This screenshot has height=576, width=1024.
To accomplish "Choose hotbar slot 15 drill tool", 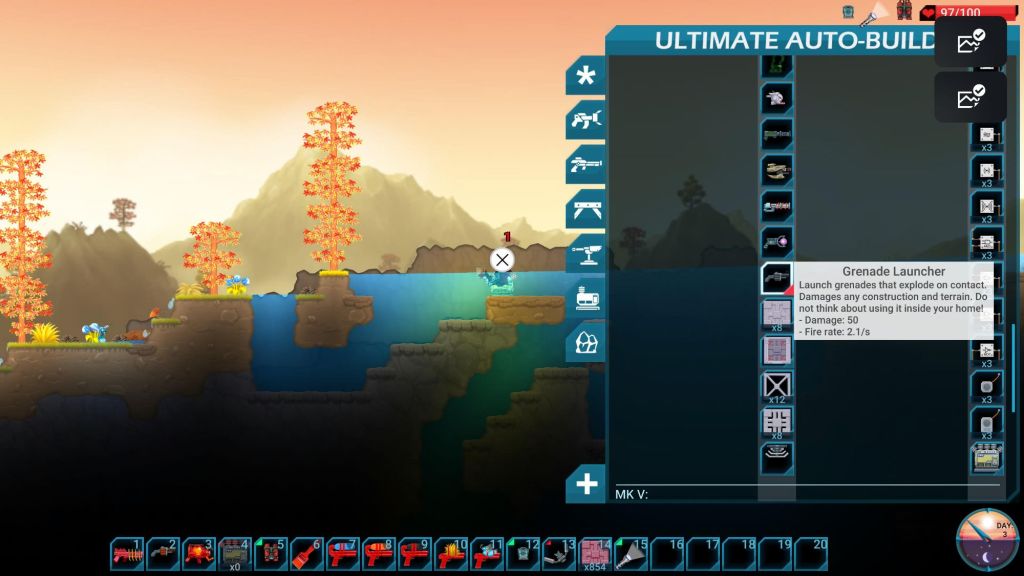I will pos(631,554).
